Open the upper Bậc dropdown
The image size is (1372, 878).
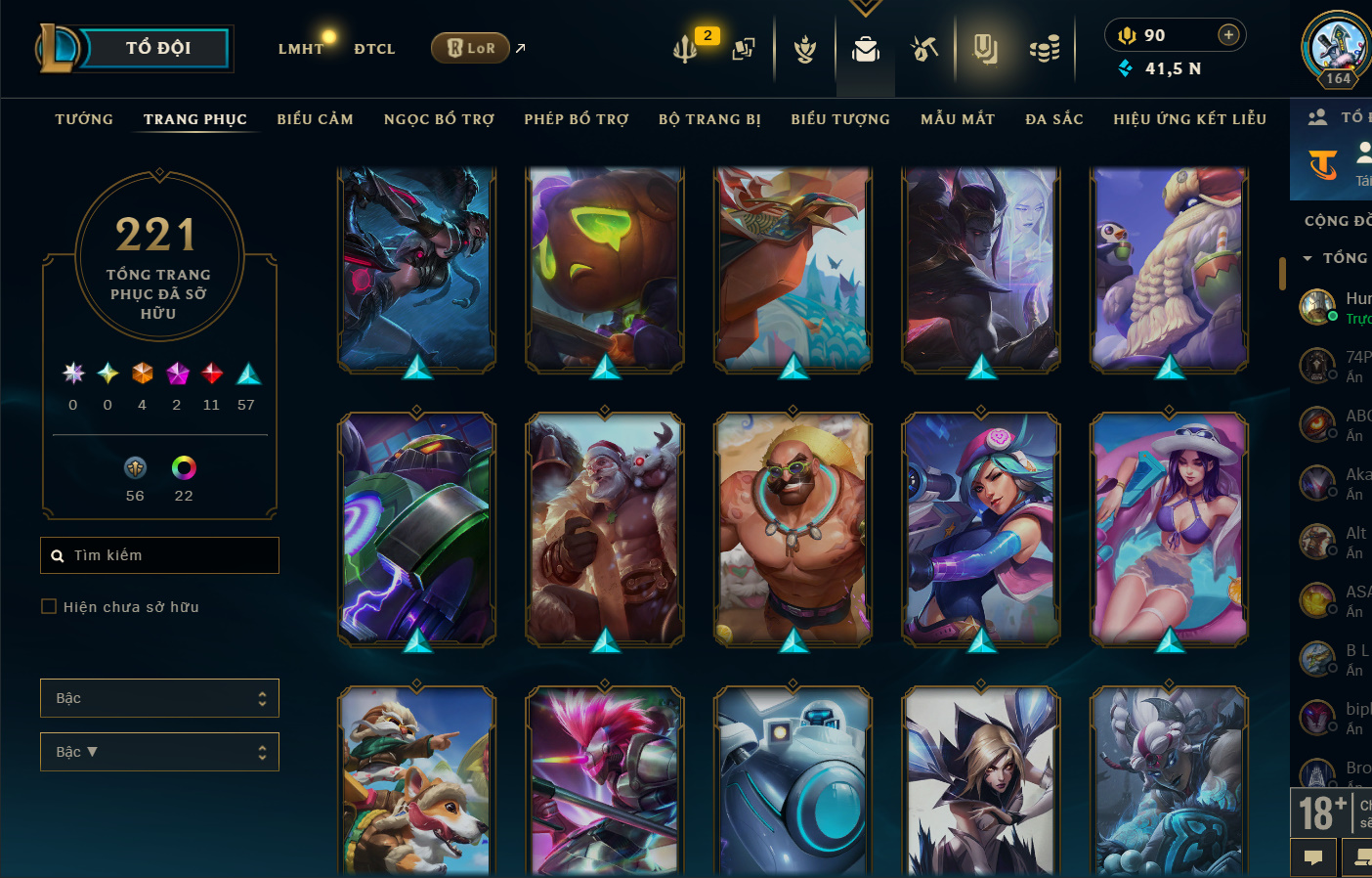pos(159,698)
